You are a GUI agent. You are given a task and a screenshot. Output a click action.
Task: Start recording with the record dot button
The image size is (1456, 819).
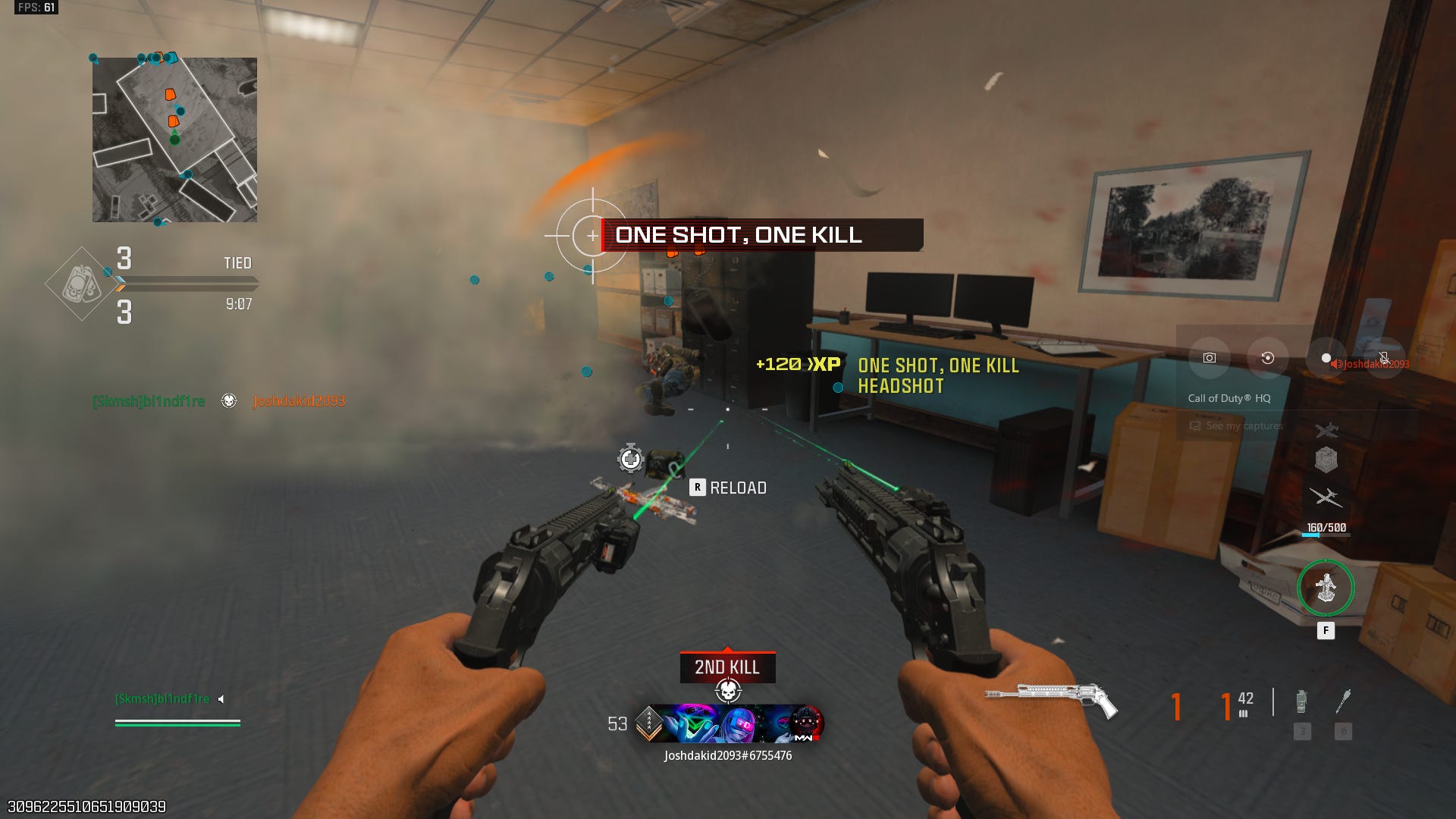(x=1326, y=358)
